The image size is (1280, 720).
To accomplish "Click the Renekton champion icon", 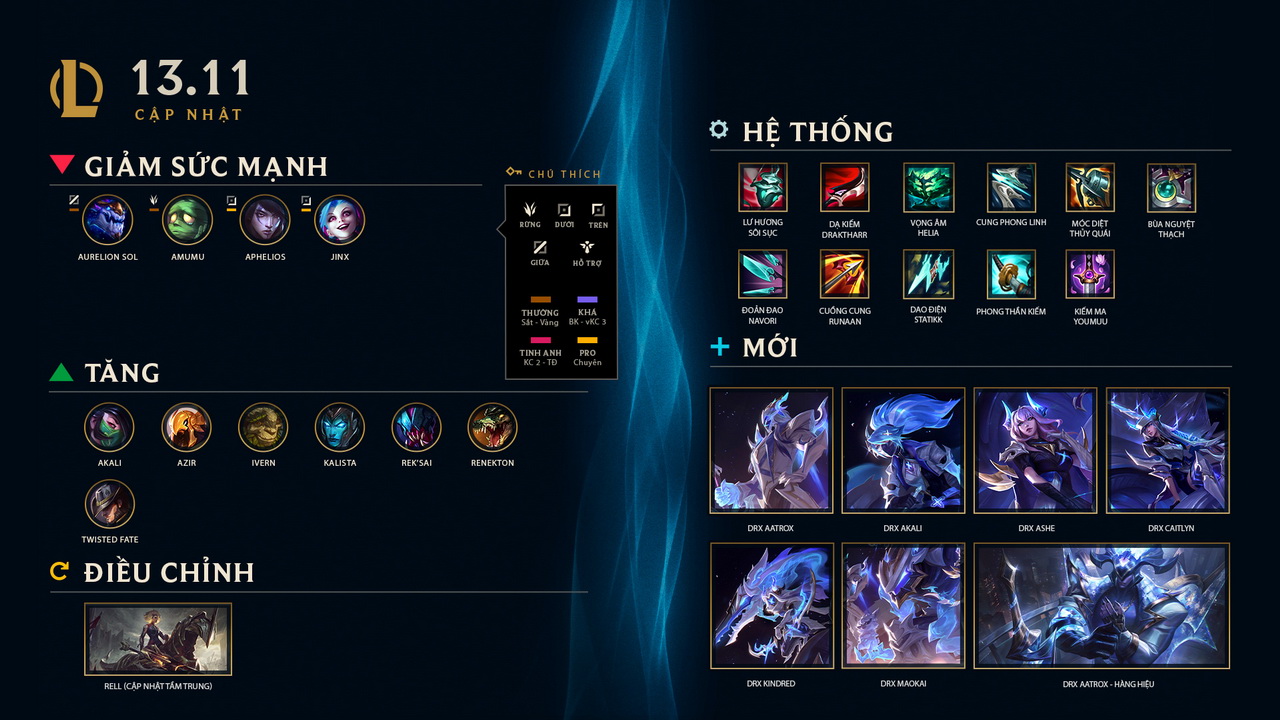I will click(492, 428).
